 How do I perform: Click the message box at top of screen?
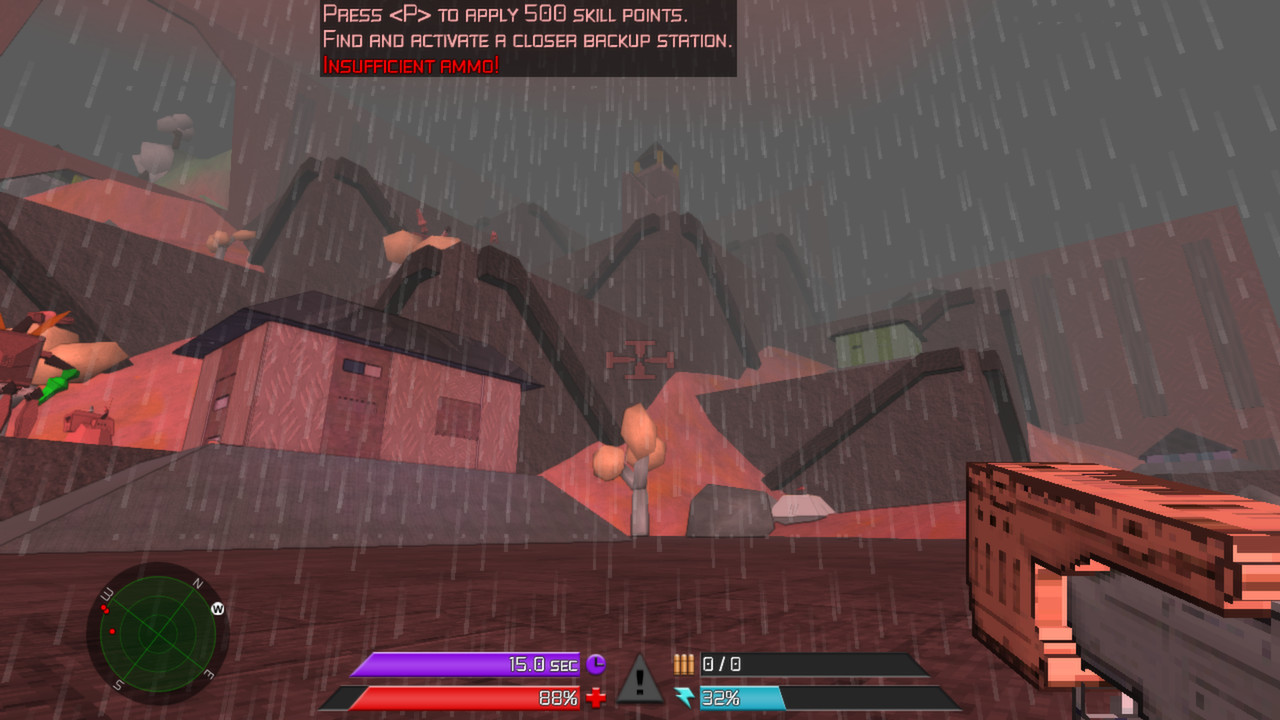click(x=527, y=38)
